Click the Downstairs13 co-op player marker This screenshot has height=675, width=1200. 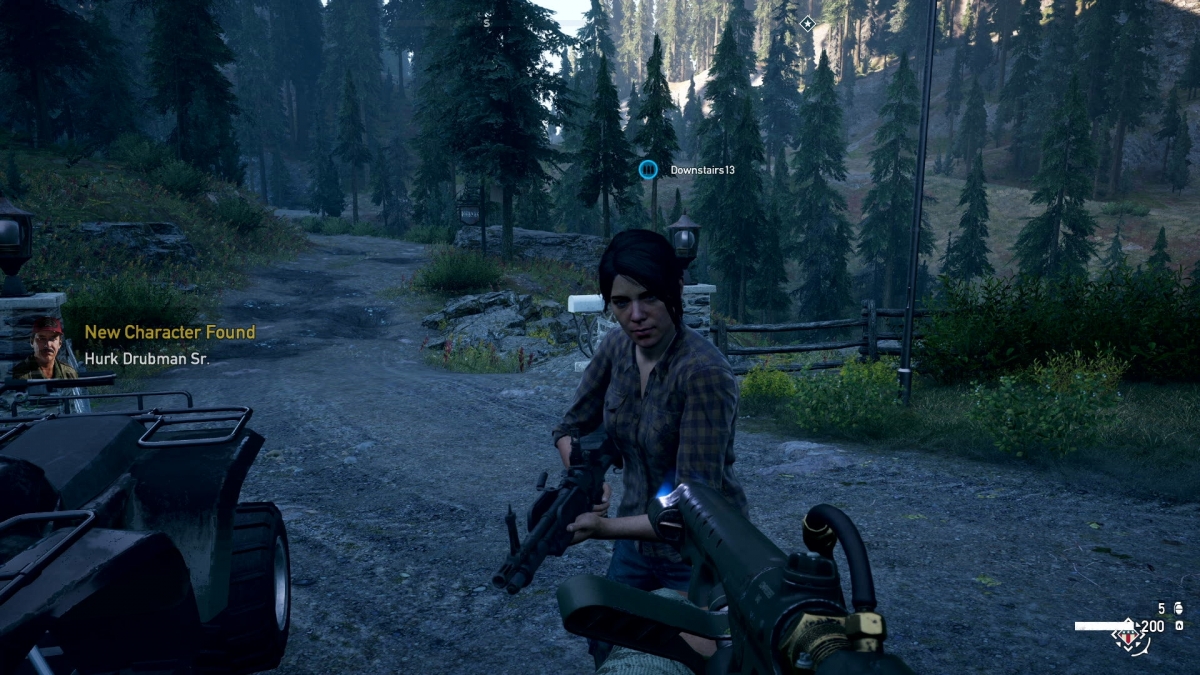649,170
